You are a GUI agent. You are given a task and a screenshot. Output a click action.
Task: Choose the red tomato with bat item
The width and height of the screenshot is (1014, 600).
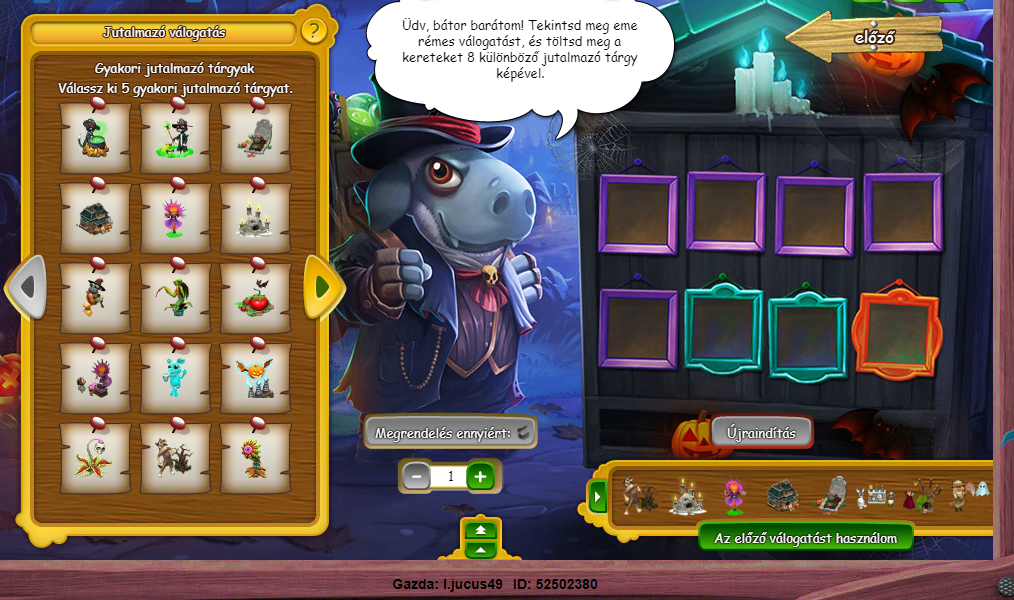(x=255, y=297)
